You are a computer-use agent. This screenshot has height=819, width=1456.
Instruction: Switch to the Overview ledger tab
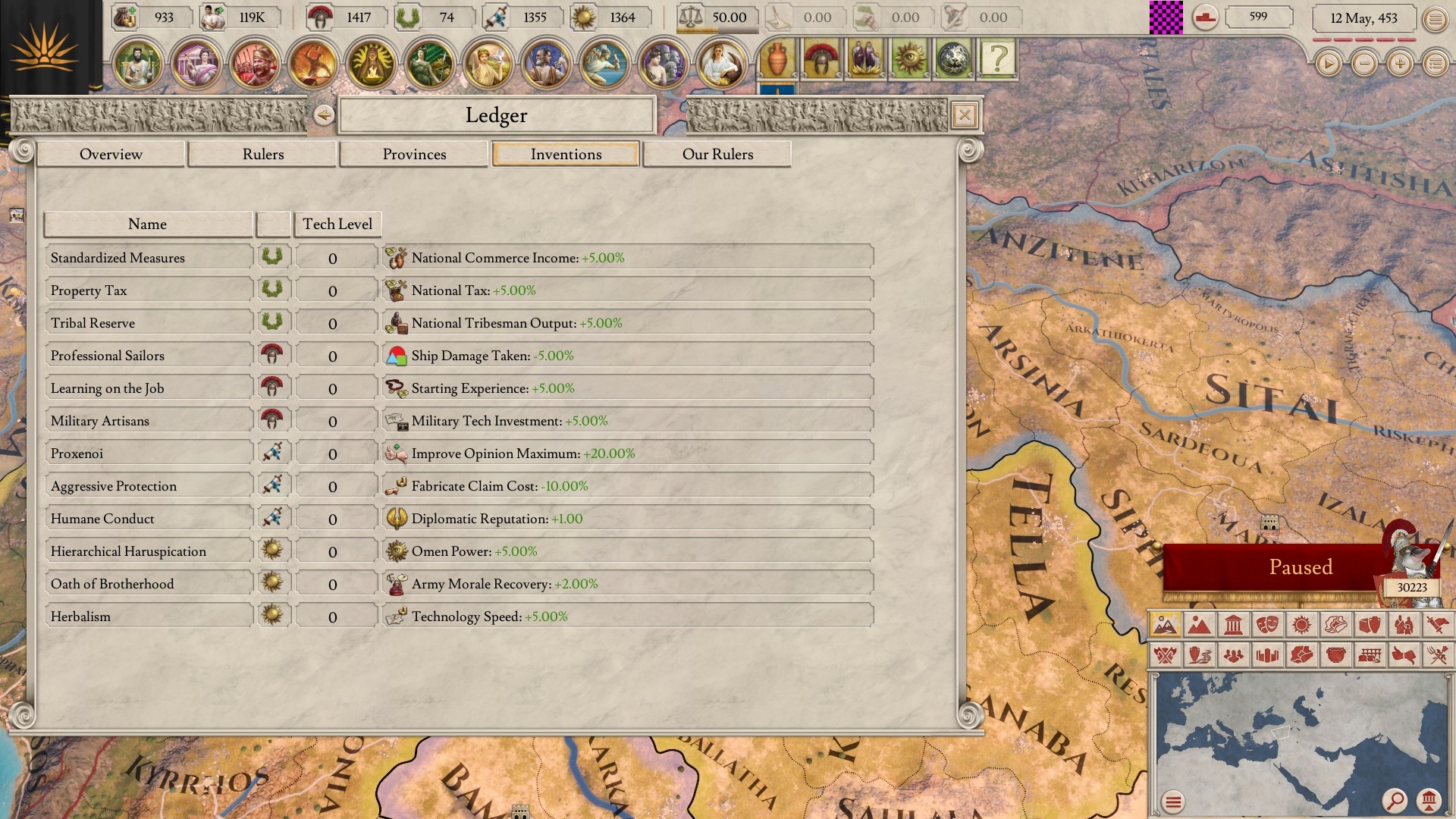111,154
